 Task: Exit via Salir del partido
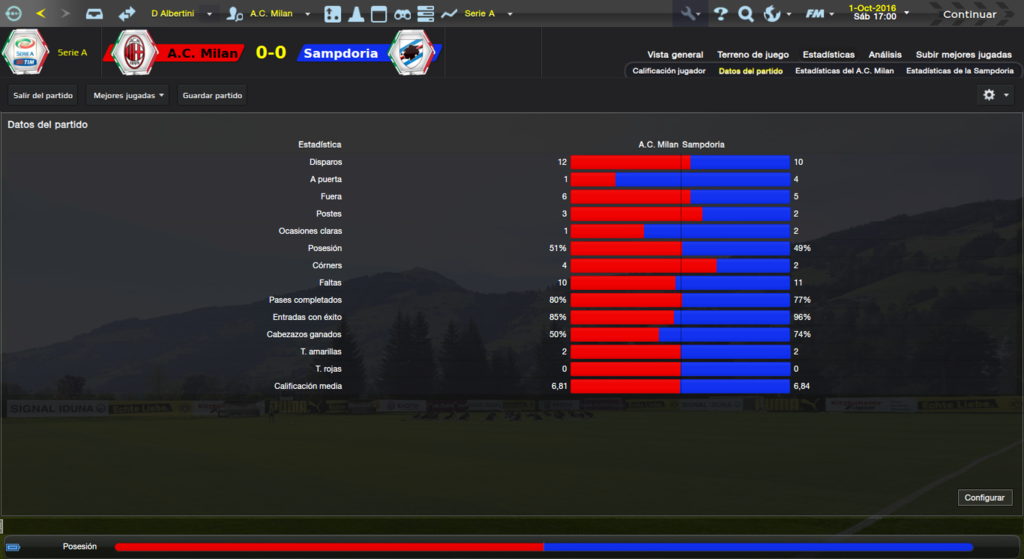point(42,95)
